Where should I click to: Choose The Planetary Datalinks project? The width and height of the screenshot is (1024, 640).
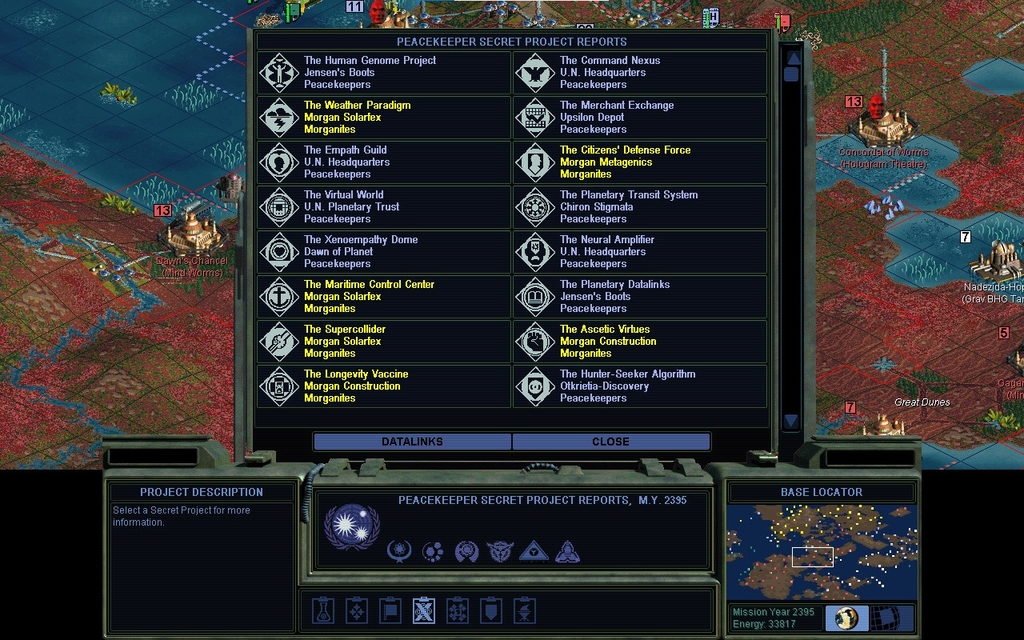[x=640, y=297]
